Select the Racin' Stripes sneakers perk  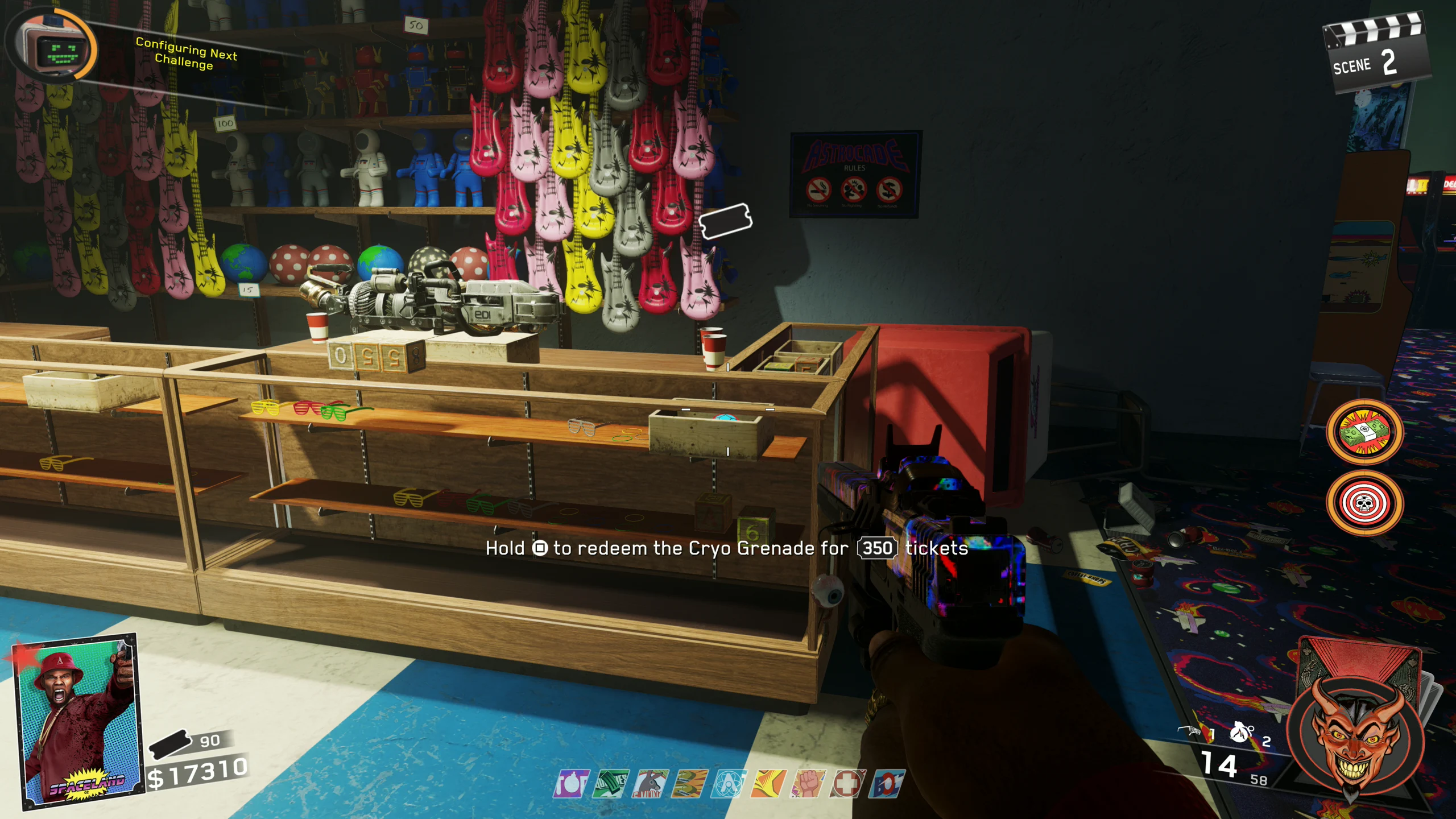(x=689, y=784)
